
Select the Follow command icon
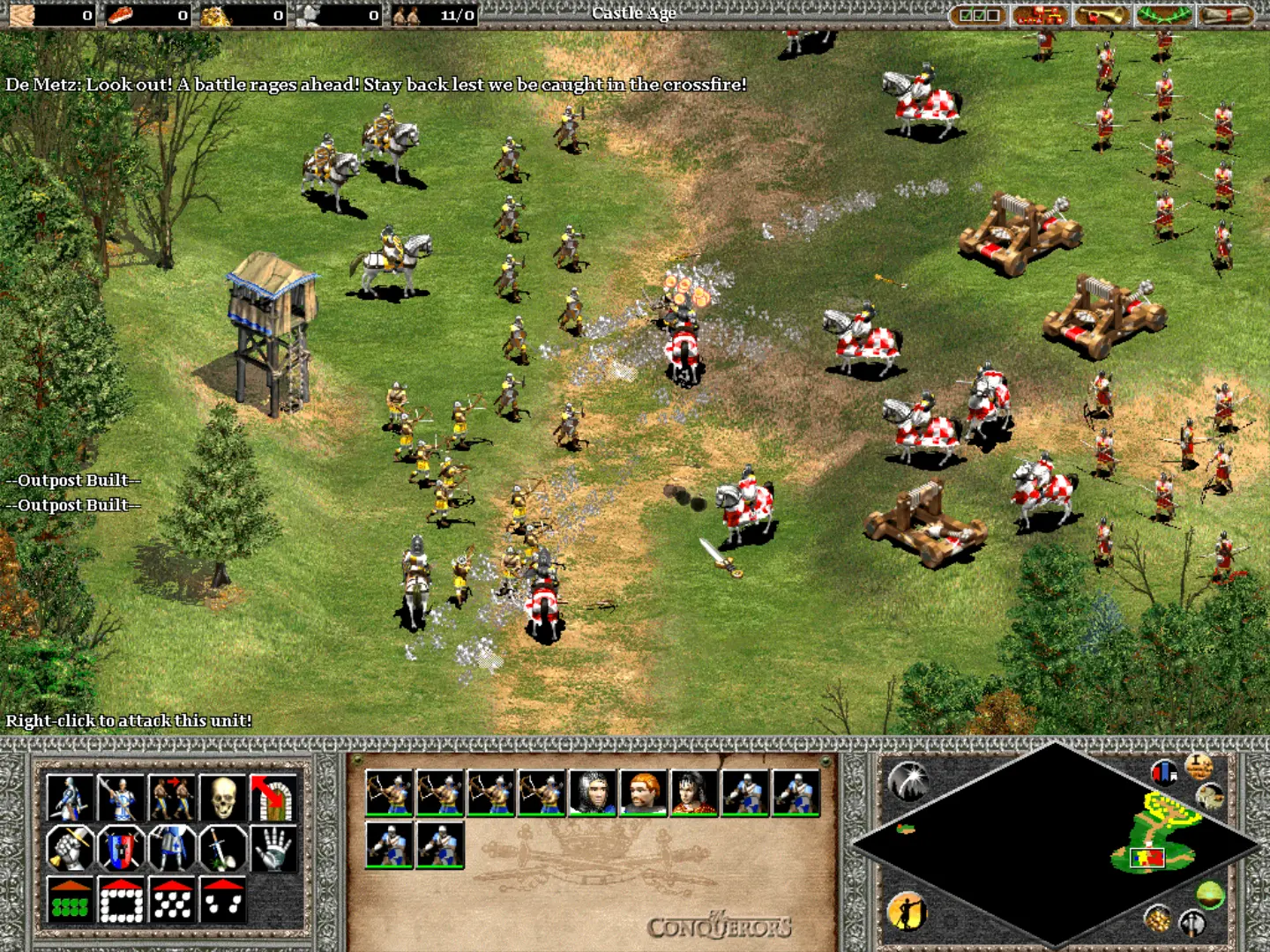(172, 797)
